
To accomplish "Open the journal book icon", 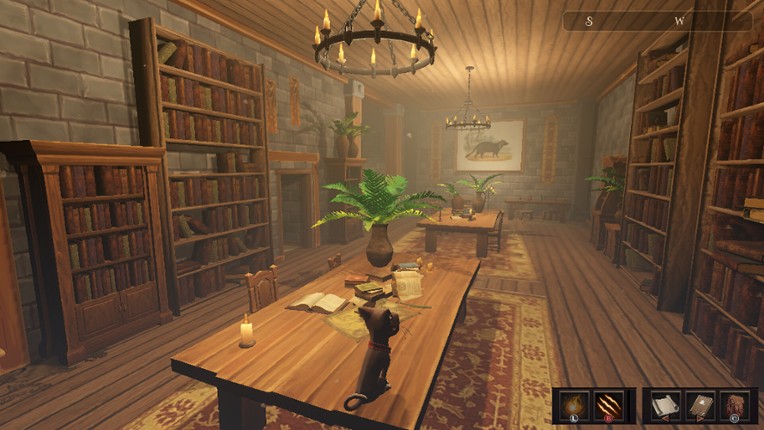I will (699, 405).
